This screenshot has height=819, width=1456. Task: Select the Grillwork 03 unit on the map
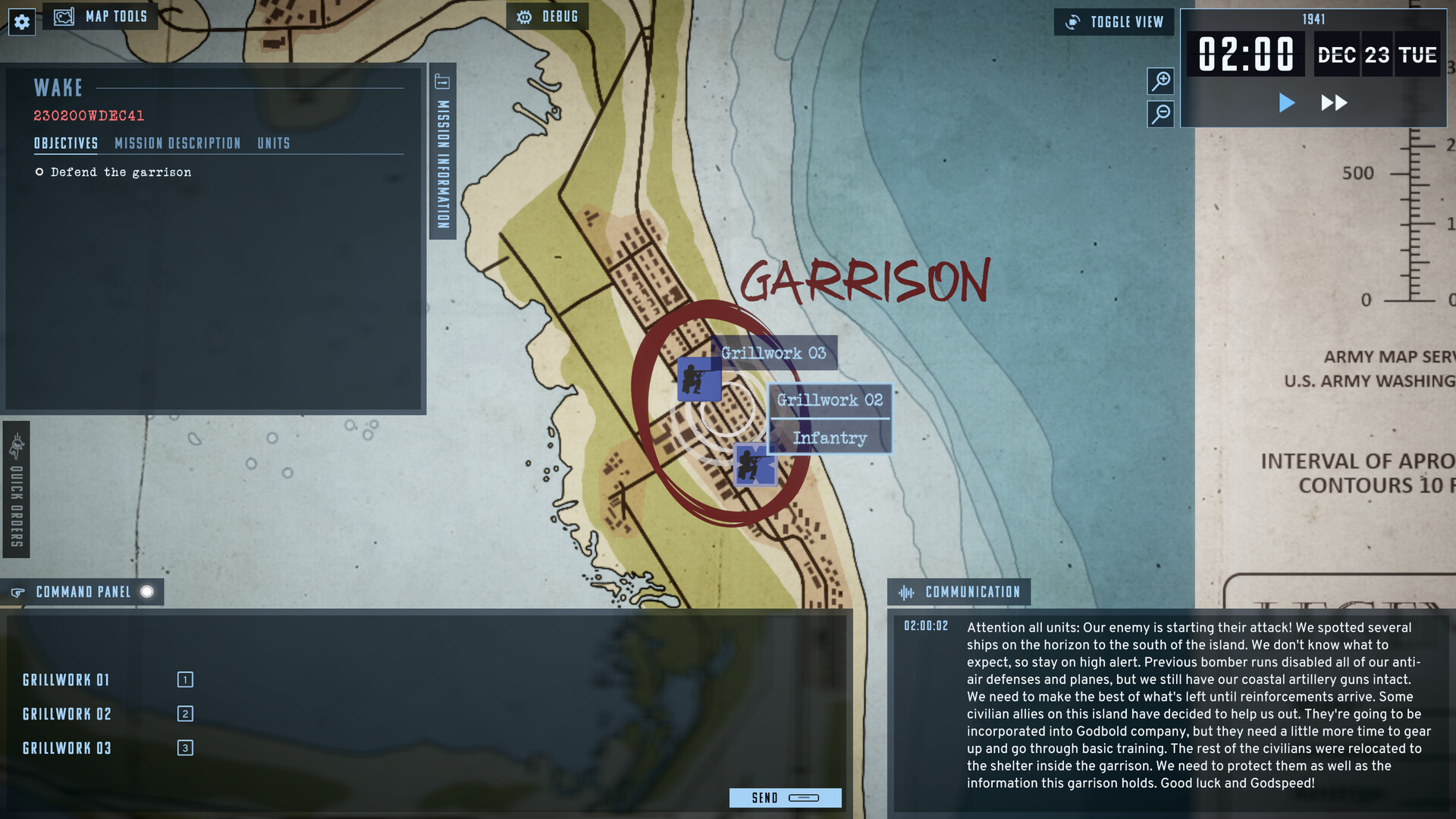699,380
